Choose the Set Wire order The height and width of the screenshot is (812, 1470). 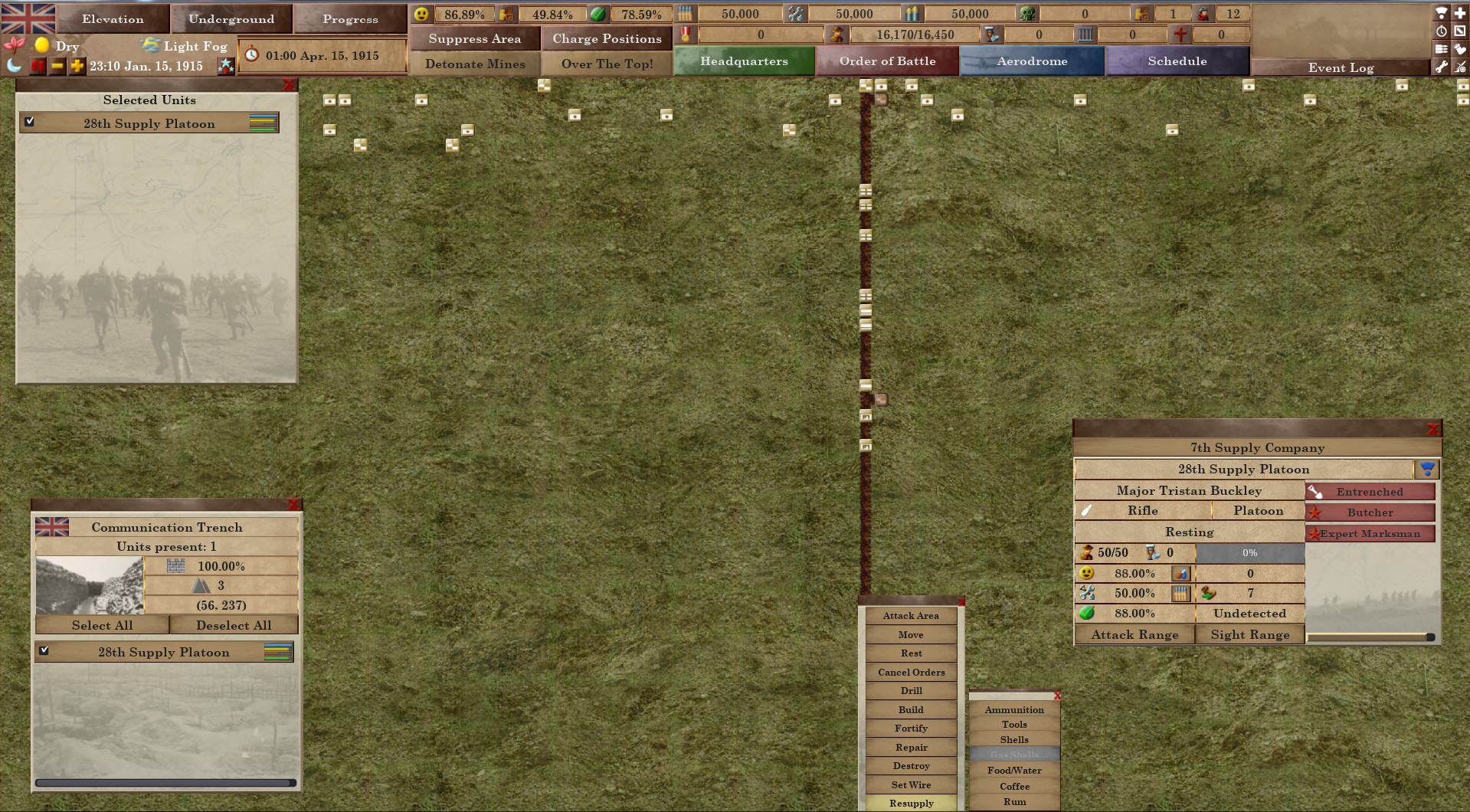click(911, 784)
